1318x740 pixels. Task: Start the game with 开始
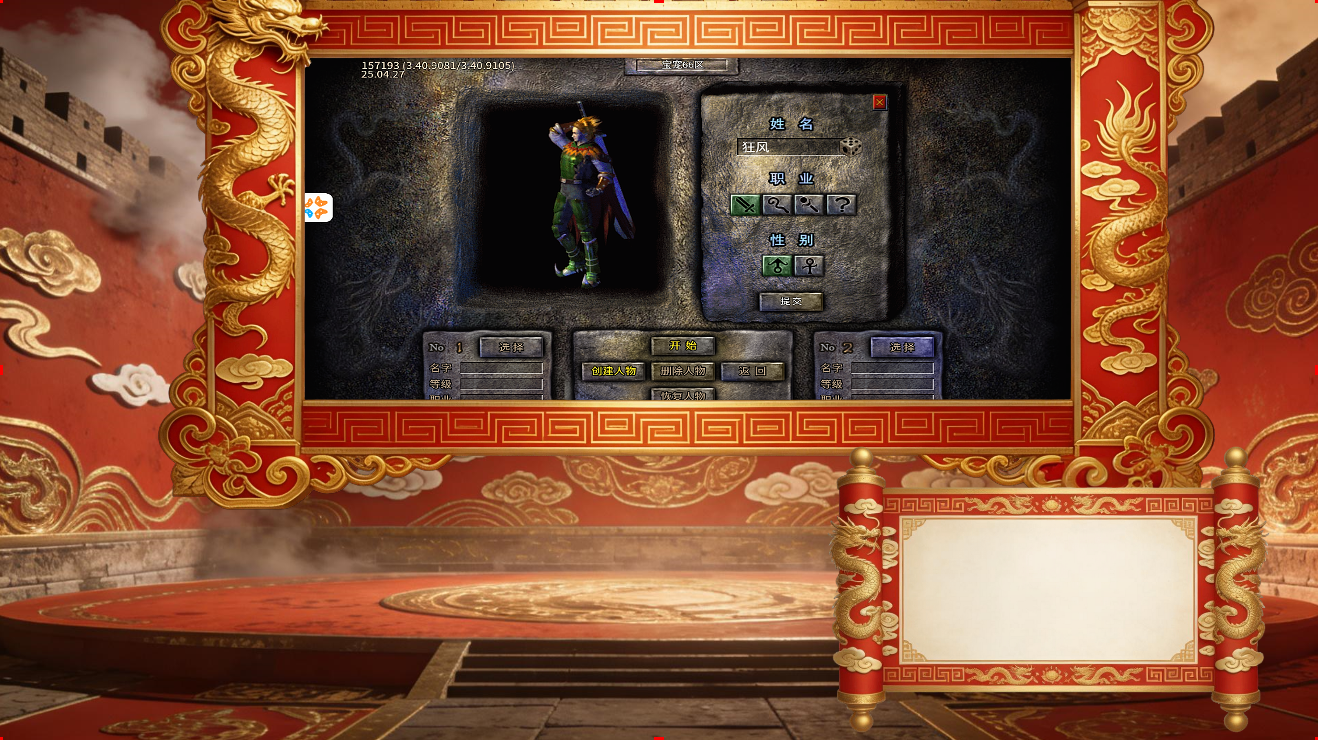[683, 346]
